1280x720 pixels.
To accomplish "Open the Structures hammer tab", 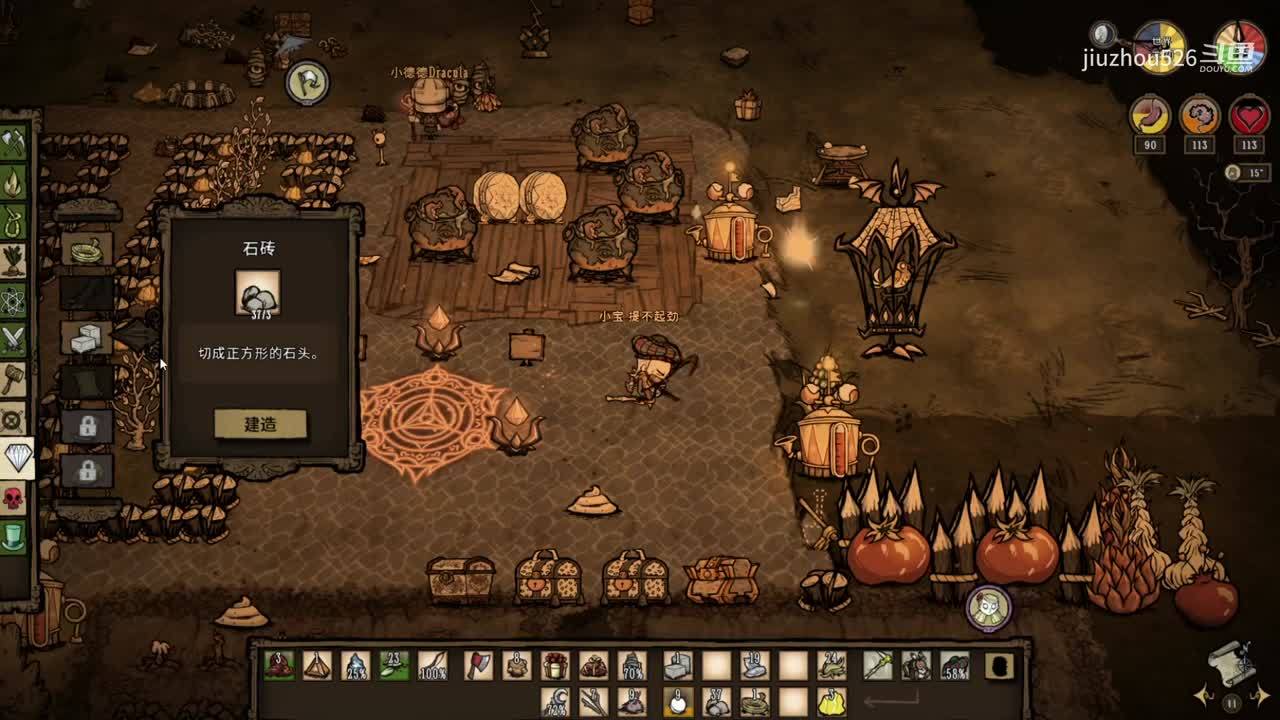I will (13, 379).
